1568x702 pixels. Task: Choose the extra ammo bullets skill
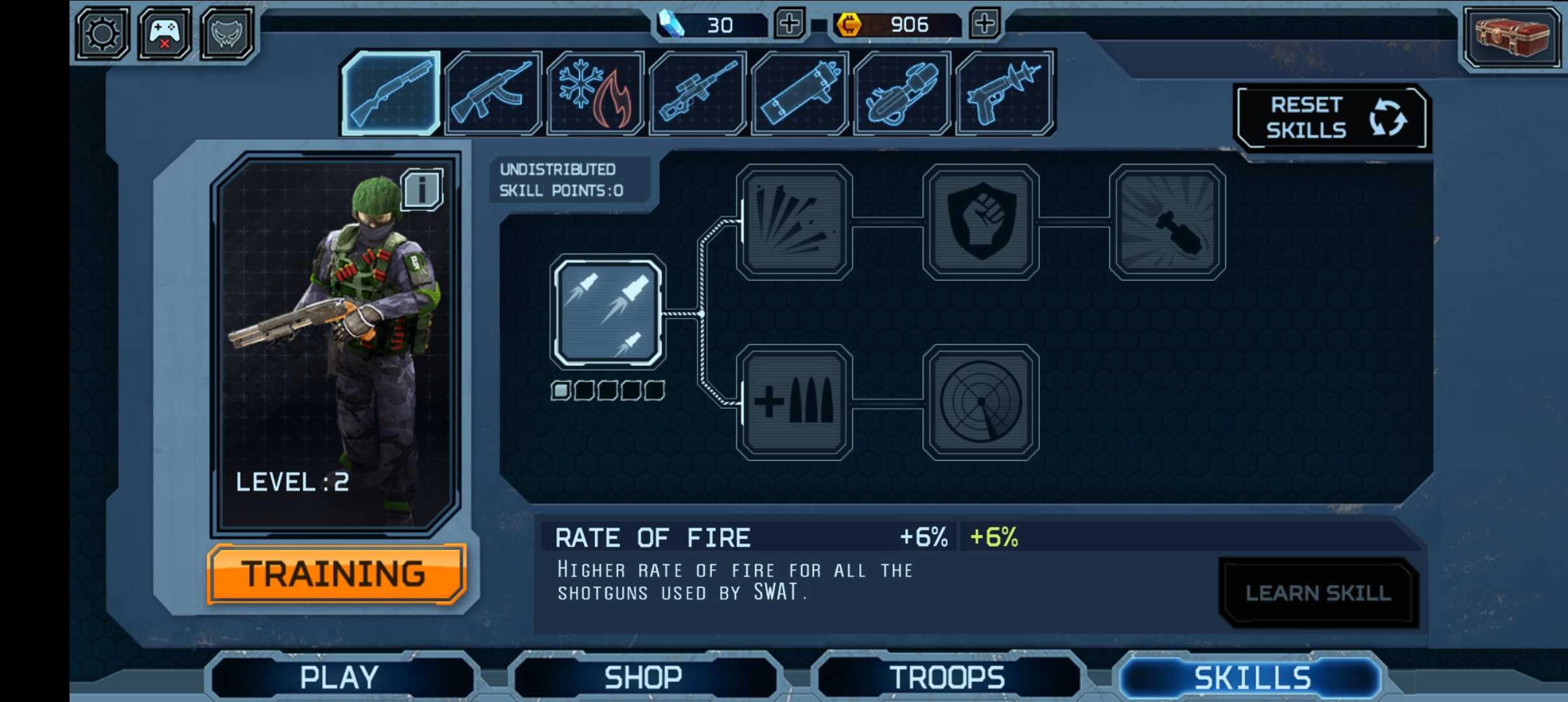tap(794, 402)
